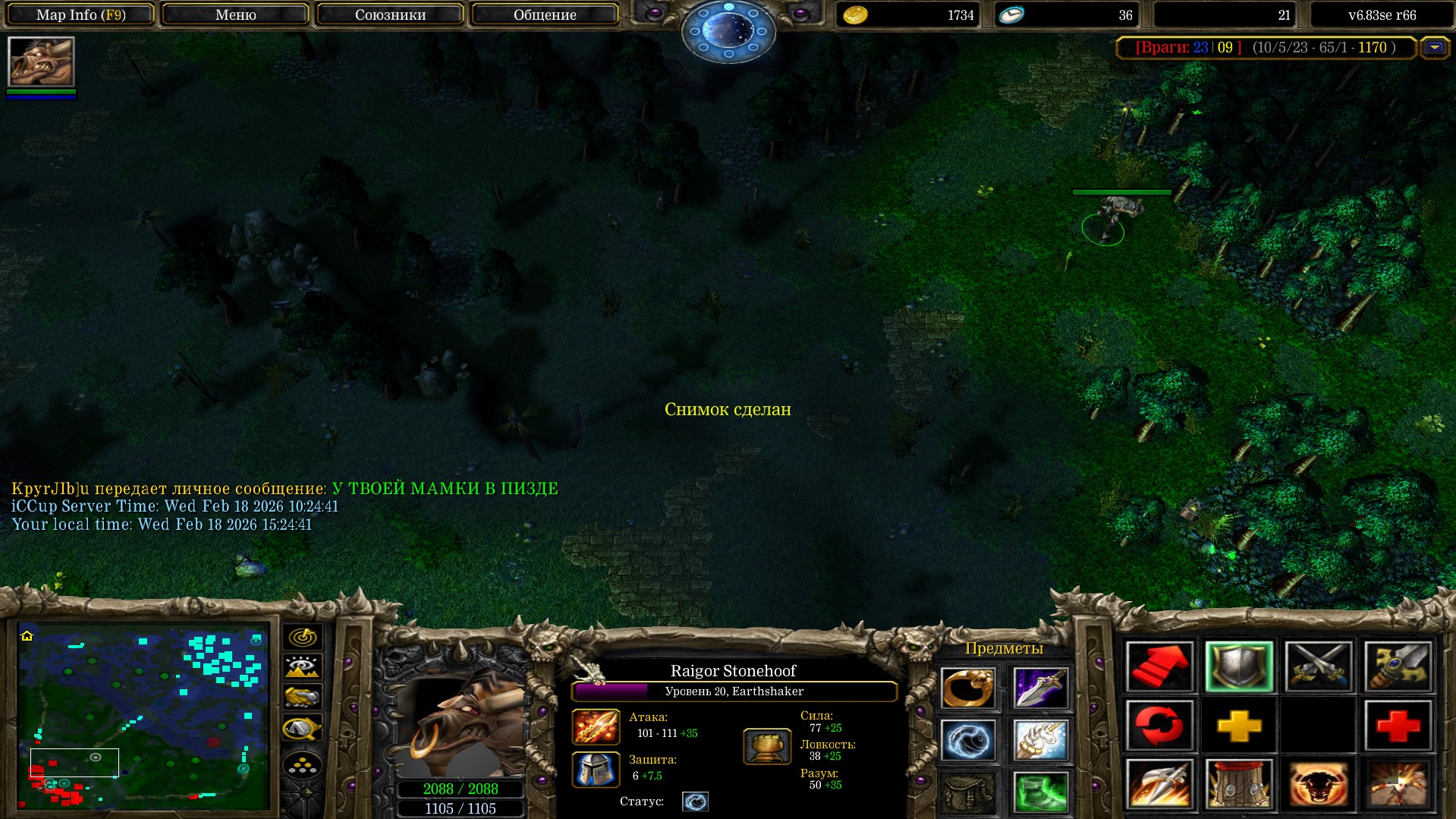Open the Меню button
The width and height of the screenshot is (1456, 819).
pos(235,14)
